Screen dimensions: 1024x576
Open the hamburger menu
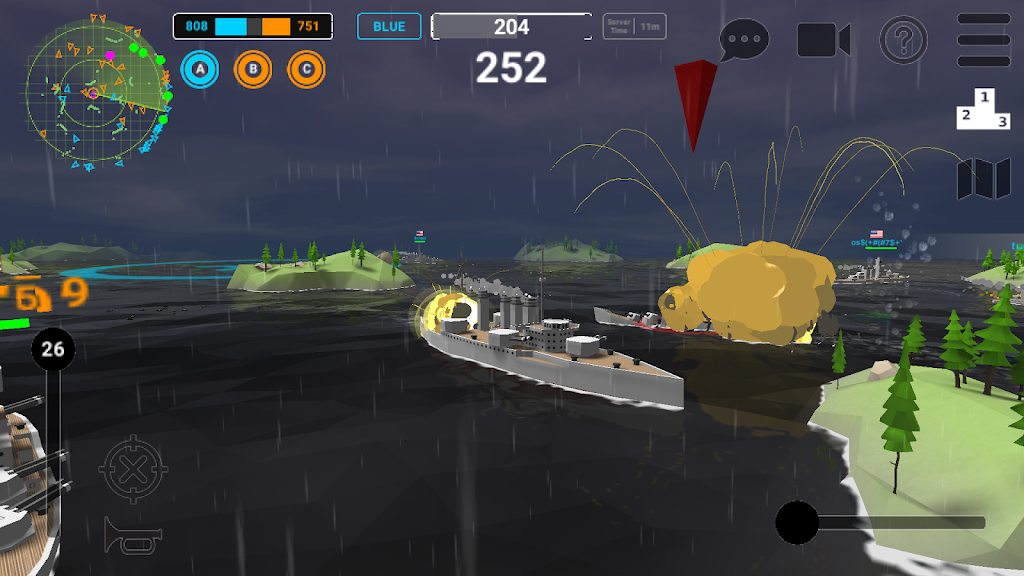(x=984, y=40)
